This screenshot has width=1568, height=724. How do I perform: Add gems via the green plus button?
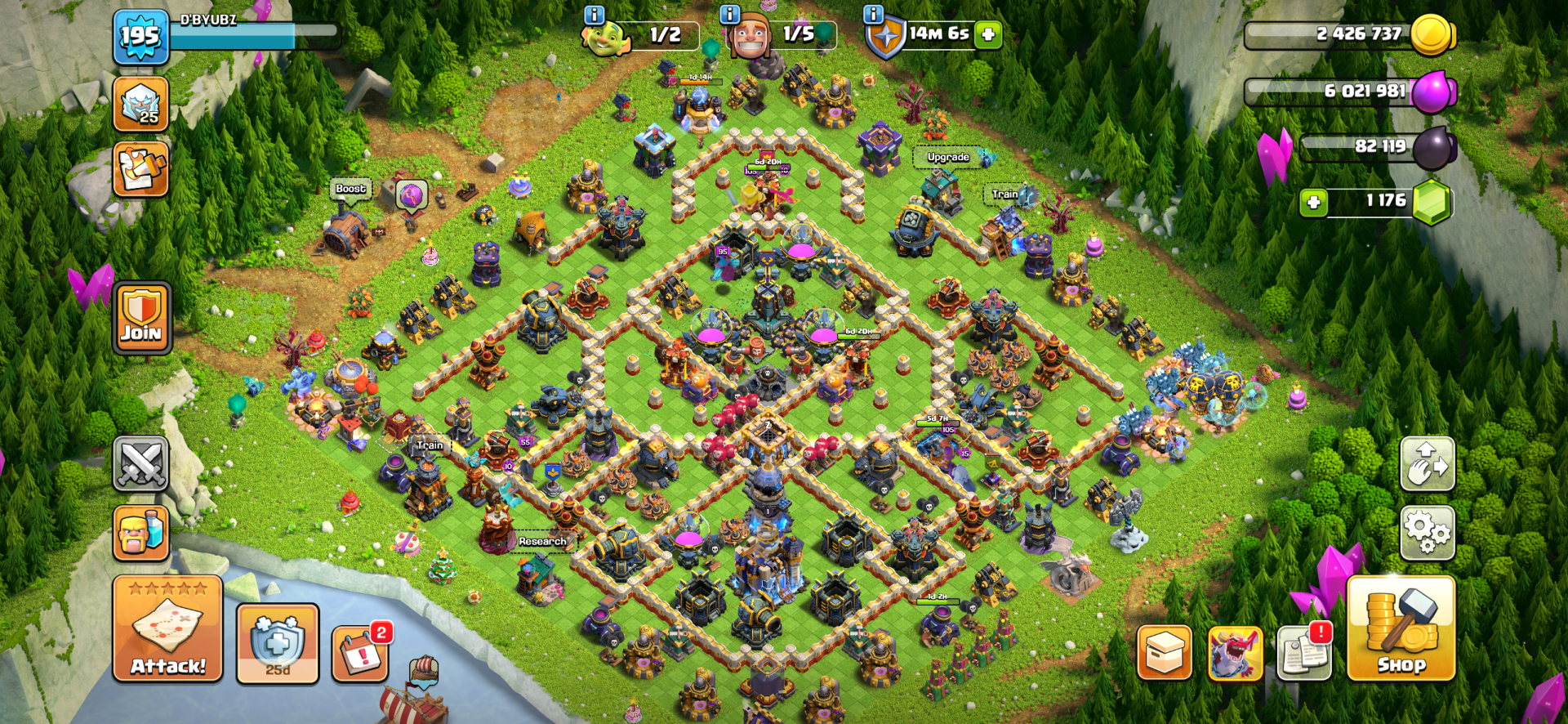click(x=1313, y=201)
